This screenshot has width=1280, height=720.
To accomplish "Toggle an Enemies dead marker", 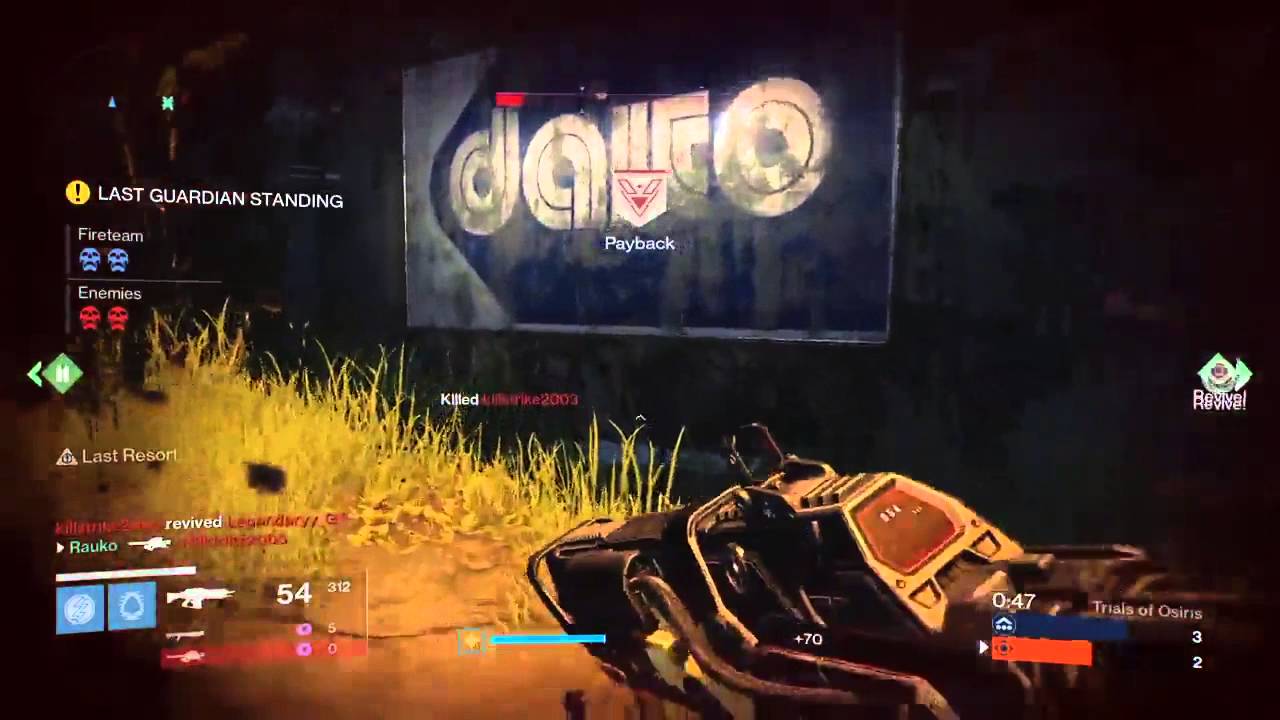I will (90, 318).
